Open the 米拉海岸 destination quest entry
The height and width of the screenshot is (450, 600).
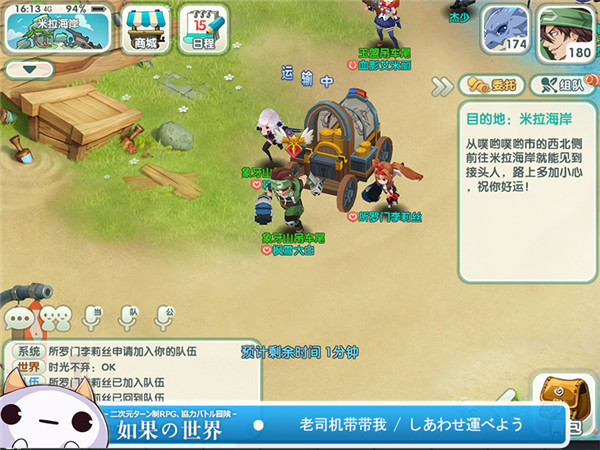pyautogui.click(x=525, y=190)
